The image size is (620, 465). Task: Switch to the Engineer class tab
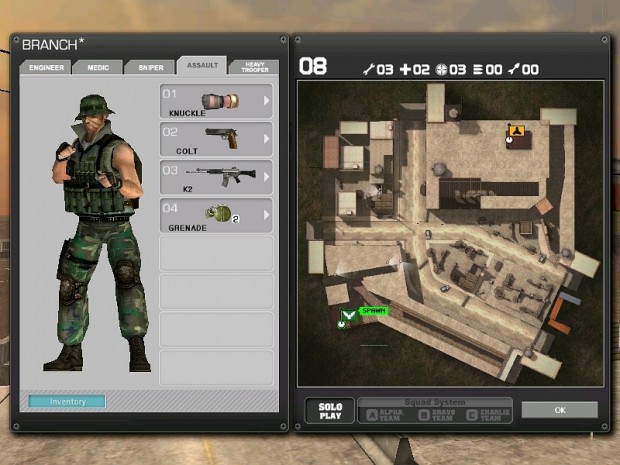point(46,68)
